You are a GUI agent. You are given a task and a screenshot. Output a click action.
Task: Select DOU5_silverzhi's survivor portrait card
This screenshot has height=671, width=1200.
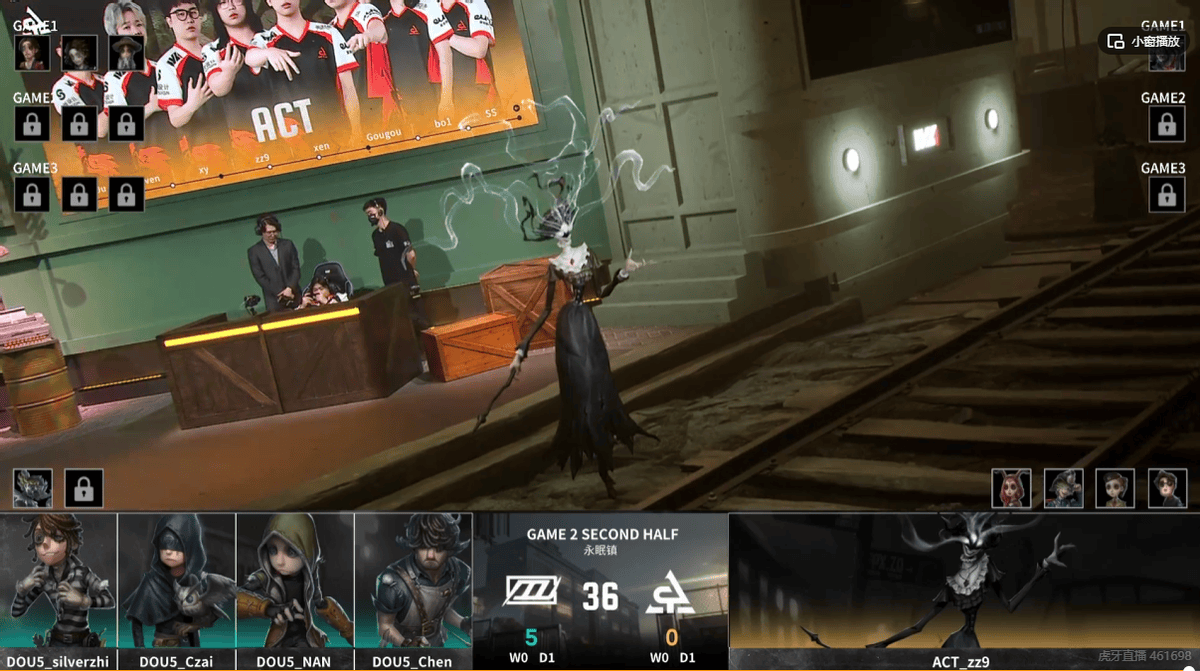pos(59,582)
